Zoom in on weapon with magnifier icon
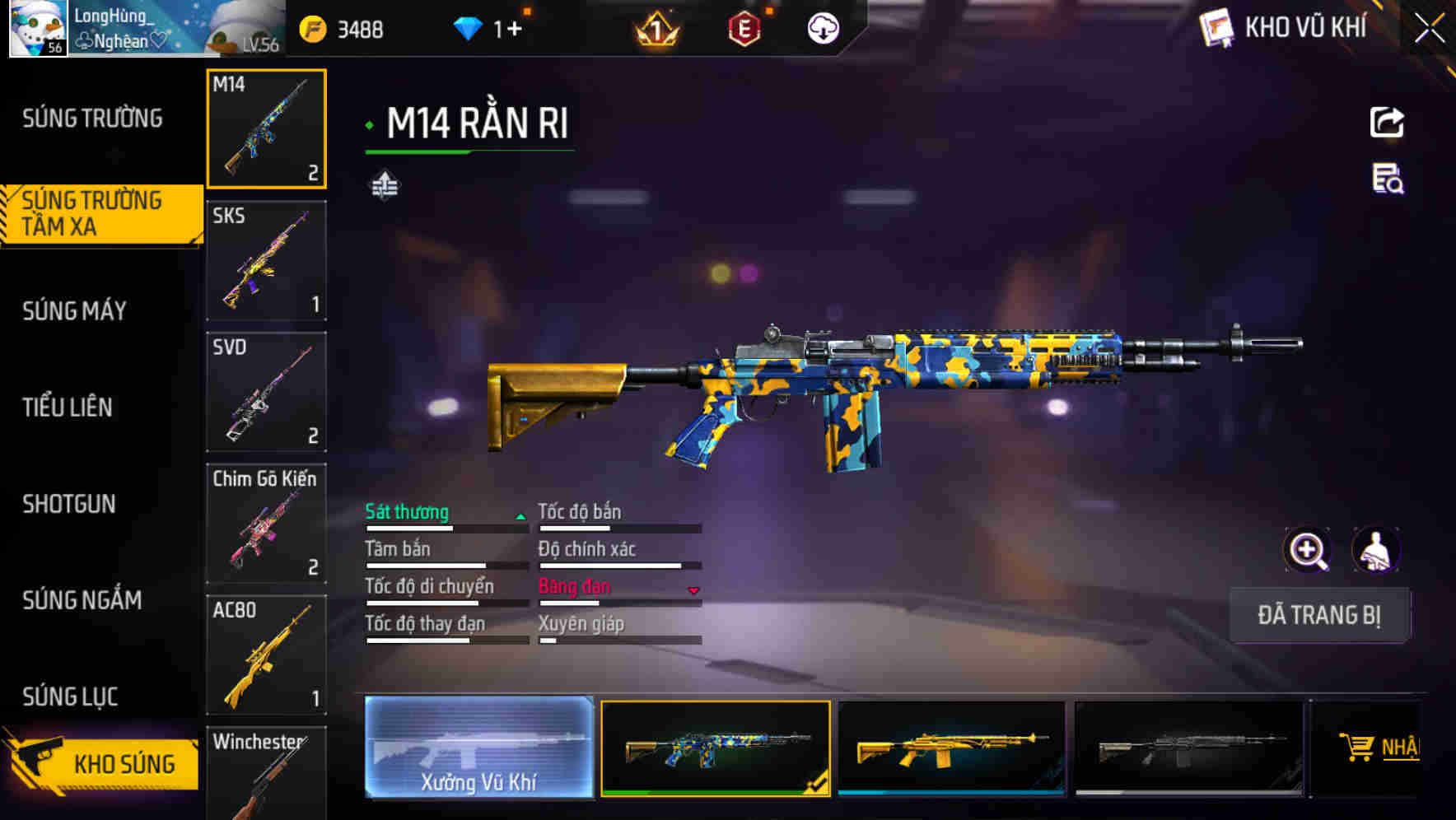This screenshot has height=820, width=1456. click(x=1307, y=550)
